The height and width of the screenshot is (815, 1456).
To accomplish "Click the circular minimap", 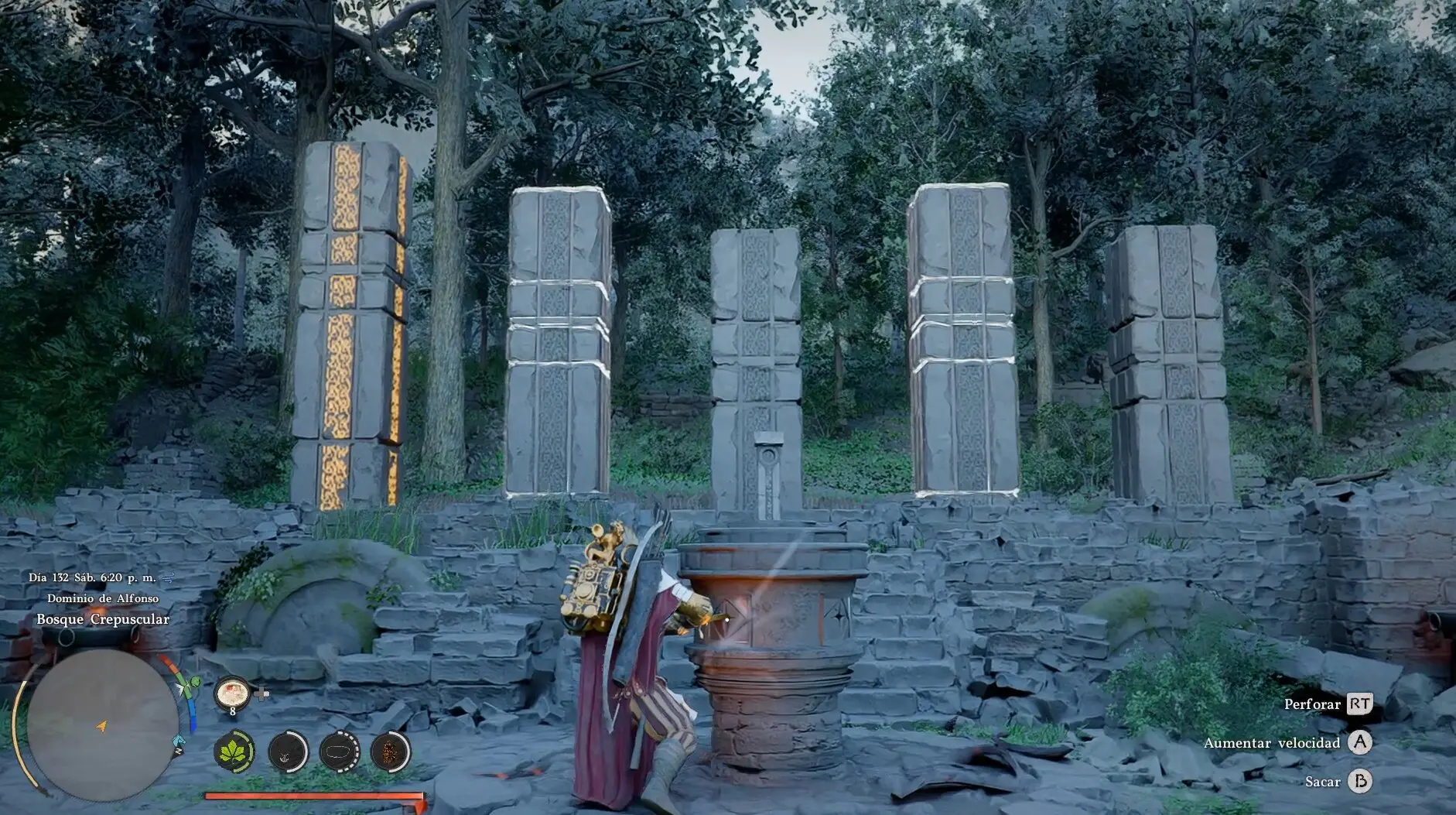I will pyautogui.click(x=102, y=725).
